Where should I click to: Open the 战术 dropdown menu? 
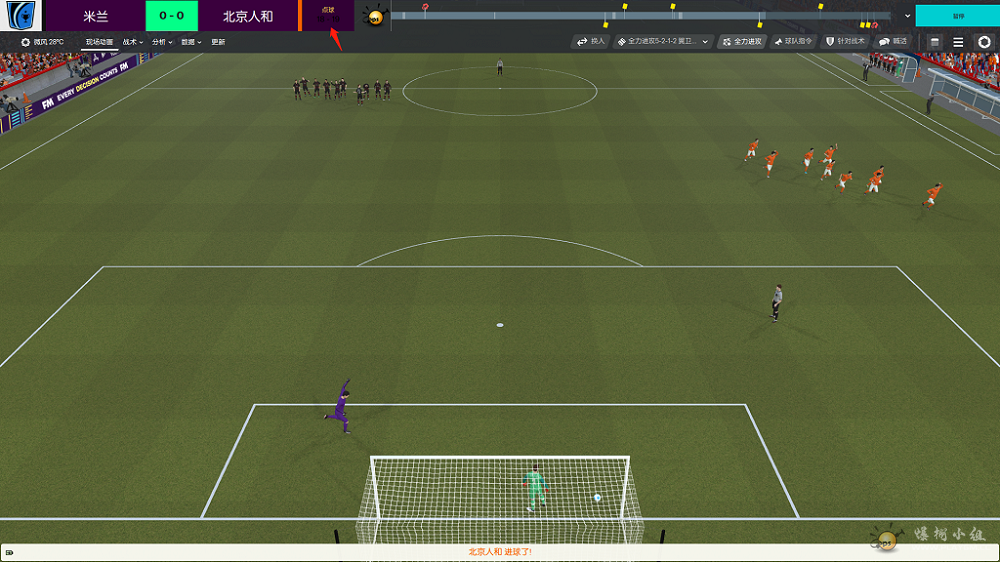(x=133, y=42)
